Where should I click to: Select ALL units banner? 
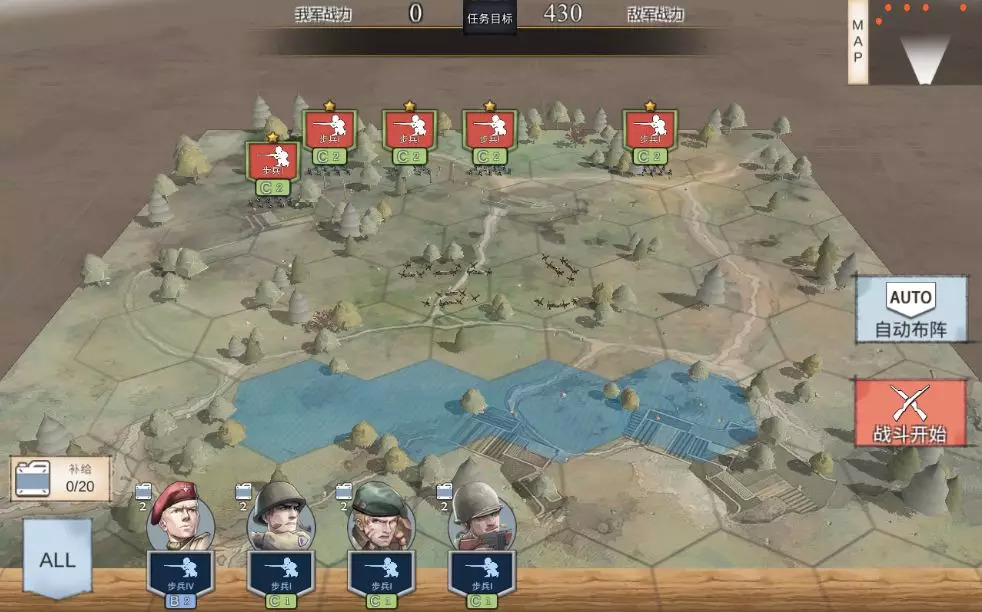(x=57, y=558)
